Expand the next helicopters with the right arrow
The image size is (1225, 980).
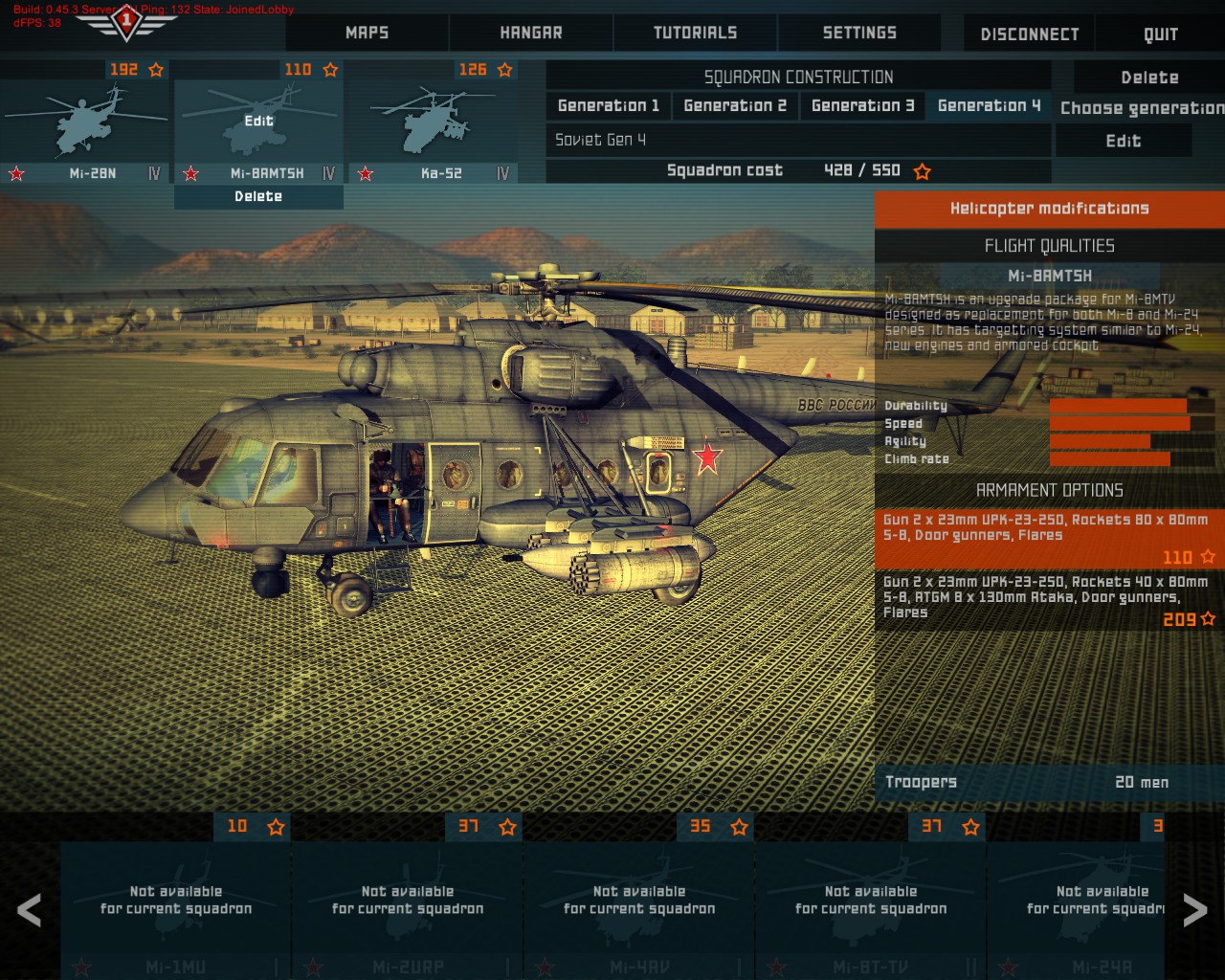1194,910
